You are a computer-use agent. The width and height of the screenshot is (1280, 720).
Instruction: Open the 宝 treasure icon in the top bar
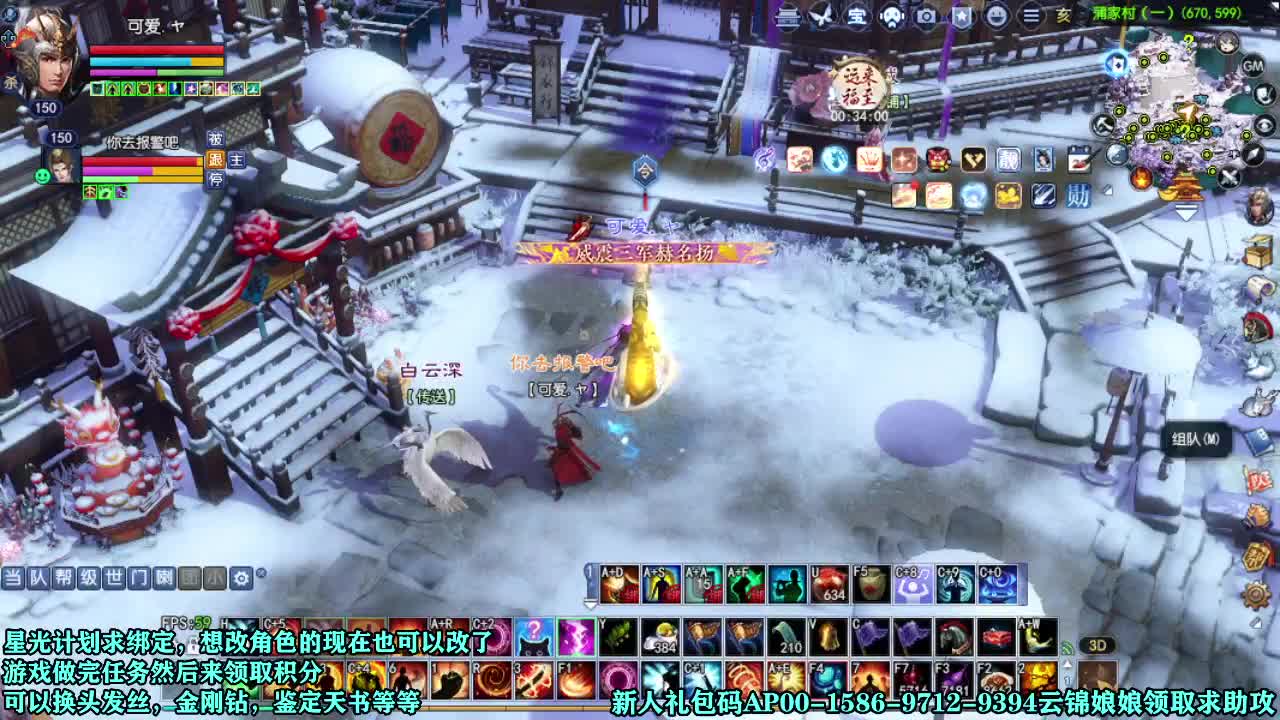click(858, 17)
